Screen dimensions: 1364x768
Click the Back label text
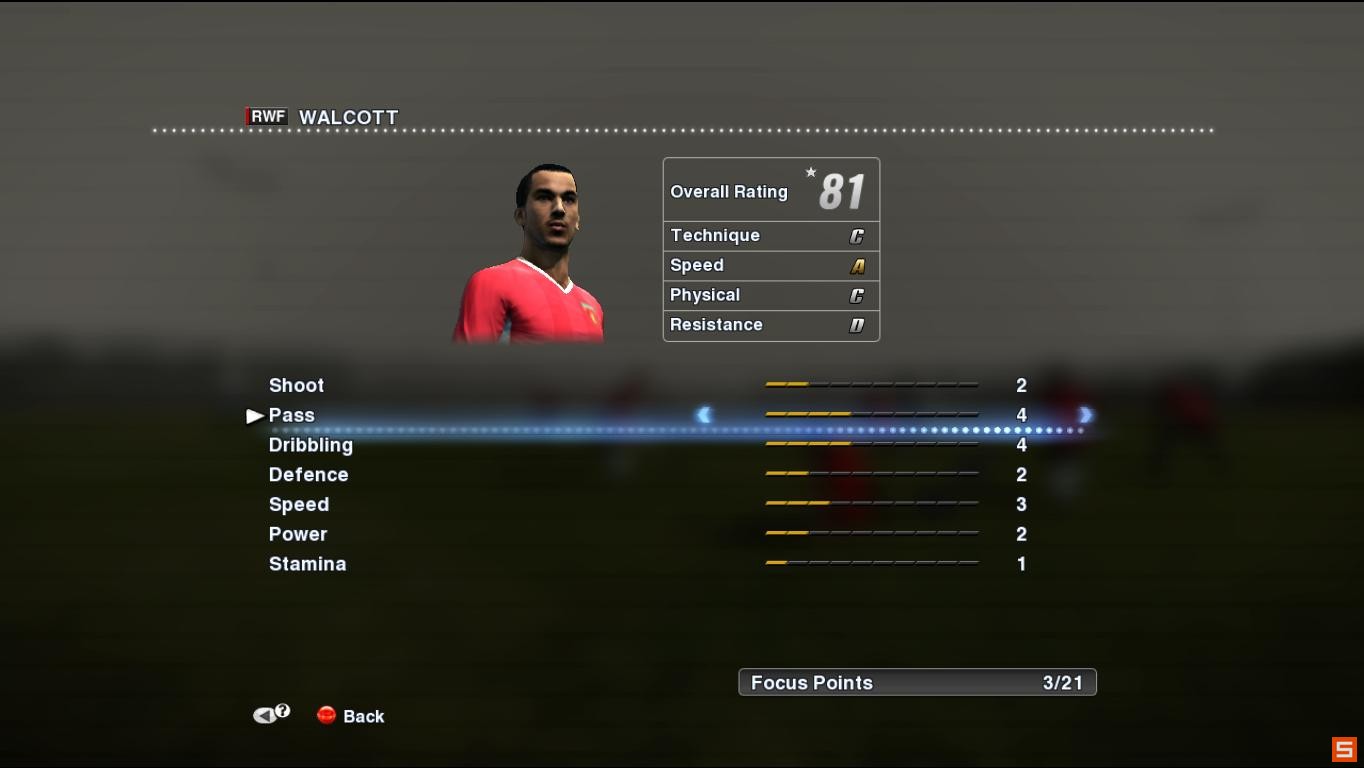[364, 716]
